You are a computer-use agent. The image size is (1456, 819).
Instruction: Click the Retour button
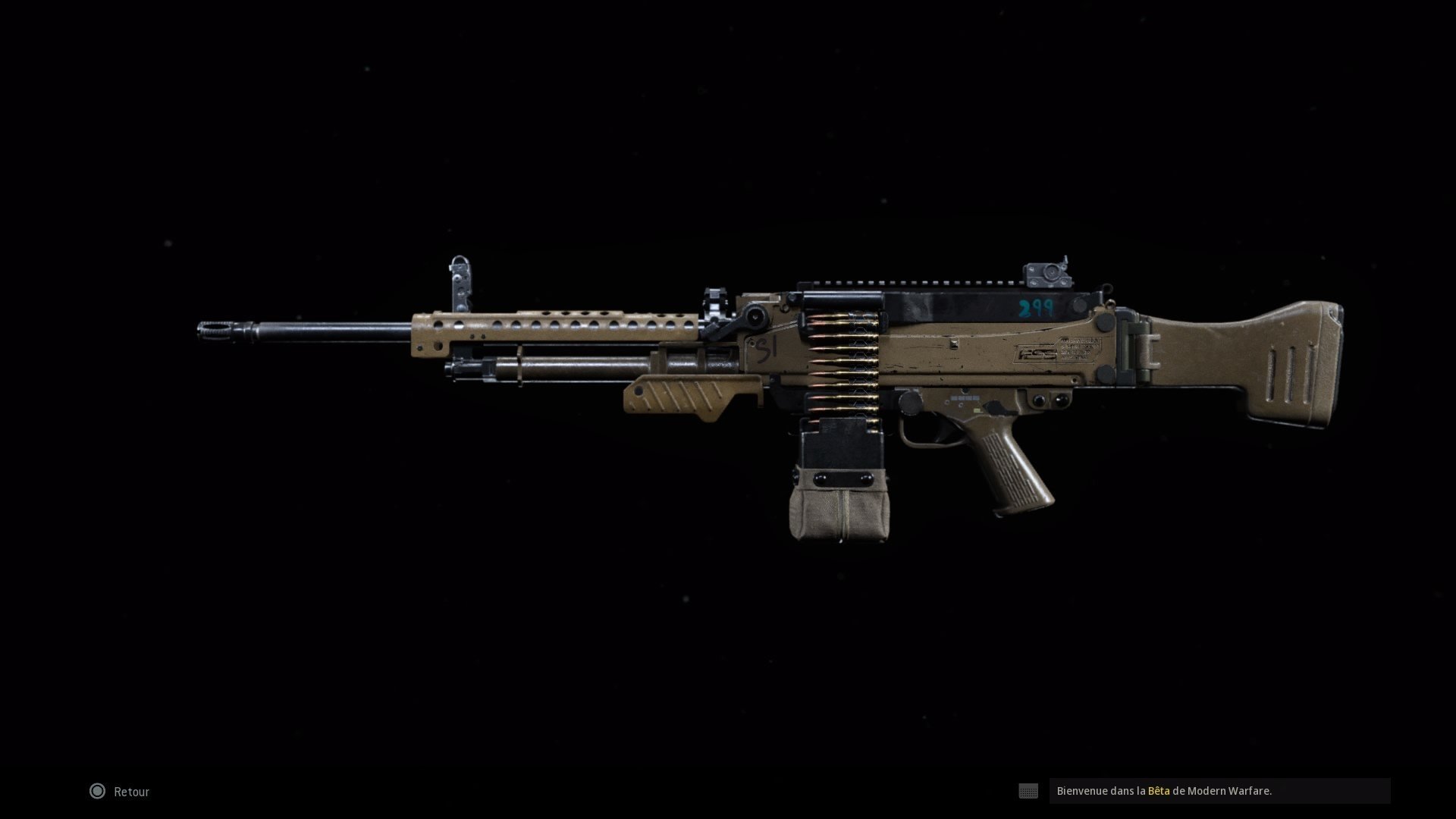coord(130,791)
